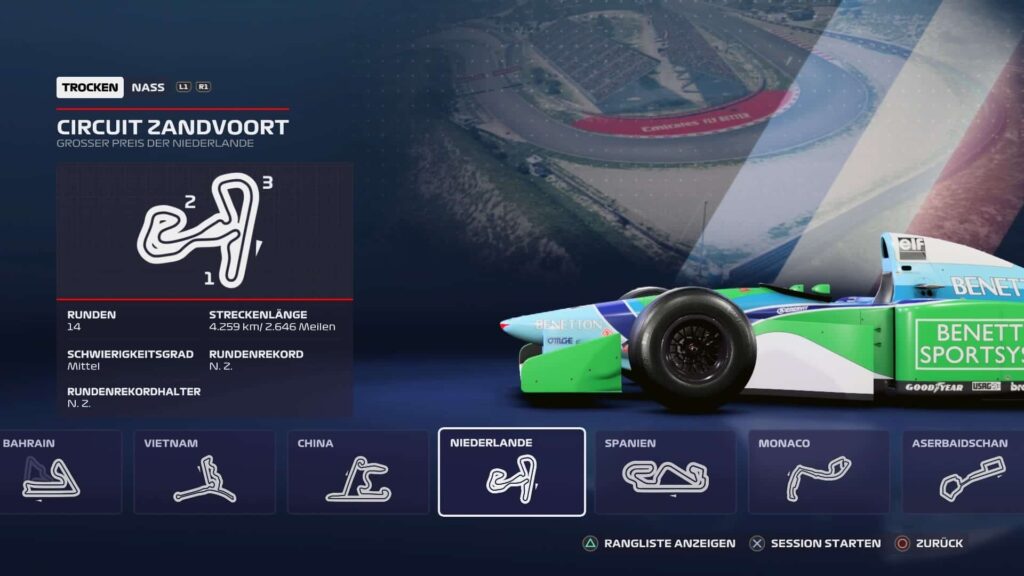Viewport: 1024px width, 576px height.
Task: Go back using Zurück
Action: tap(929, 543)
